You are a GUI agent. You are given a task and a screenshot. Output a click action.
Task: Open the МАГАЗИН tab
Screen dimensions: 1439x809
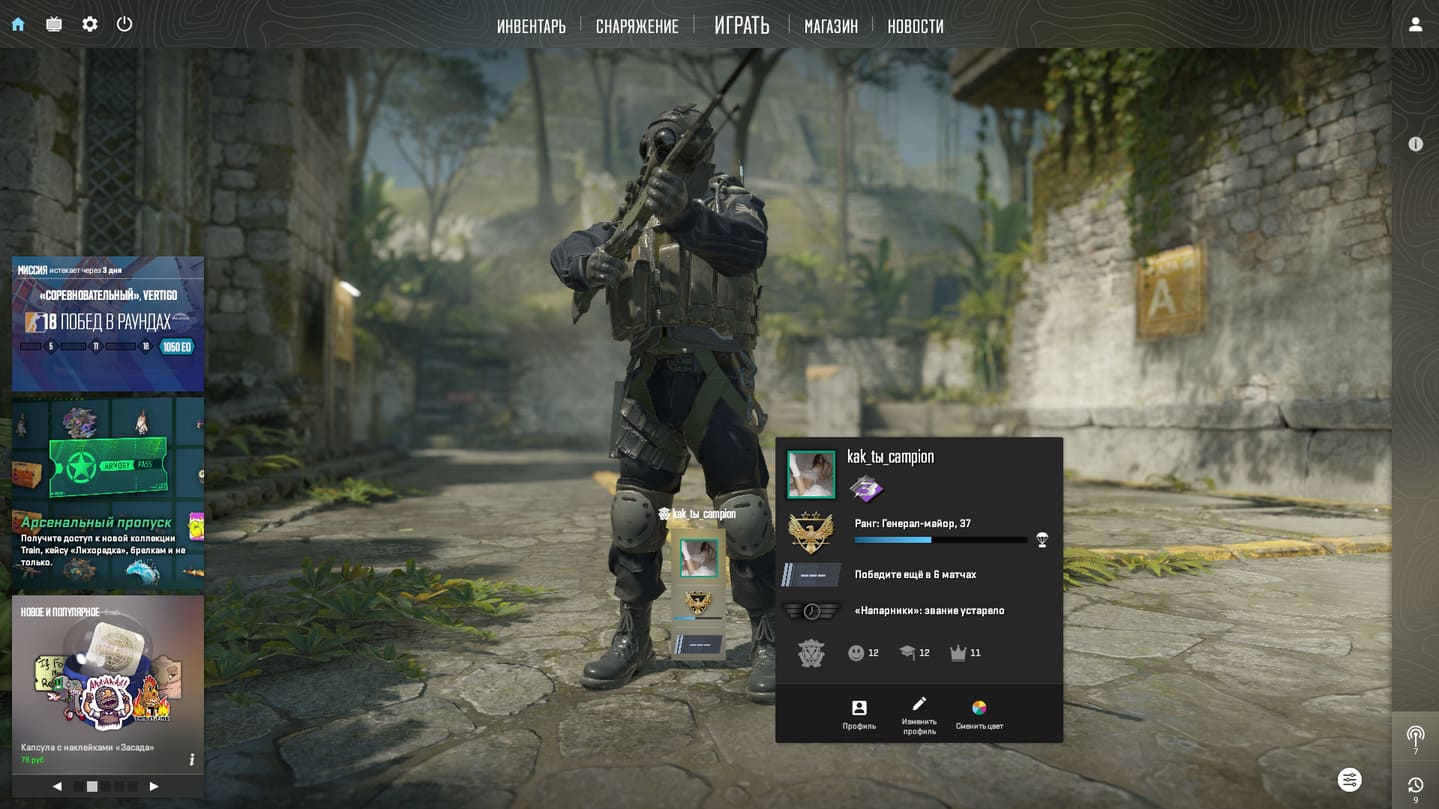831,26
